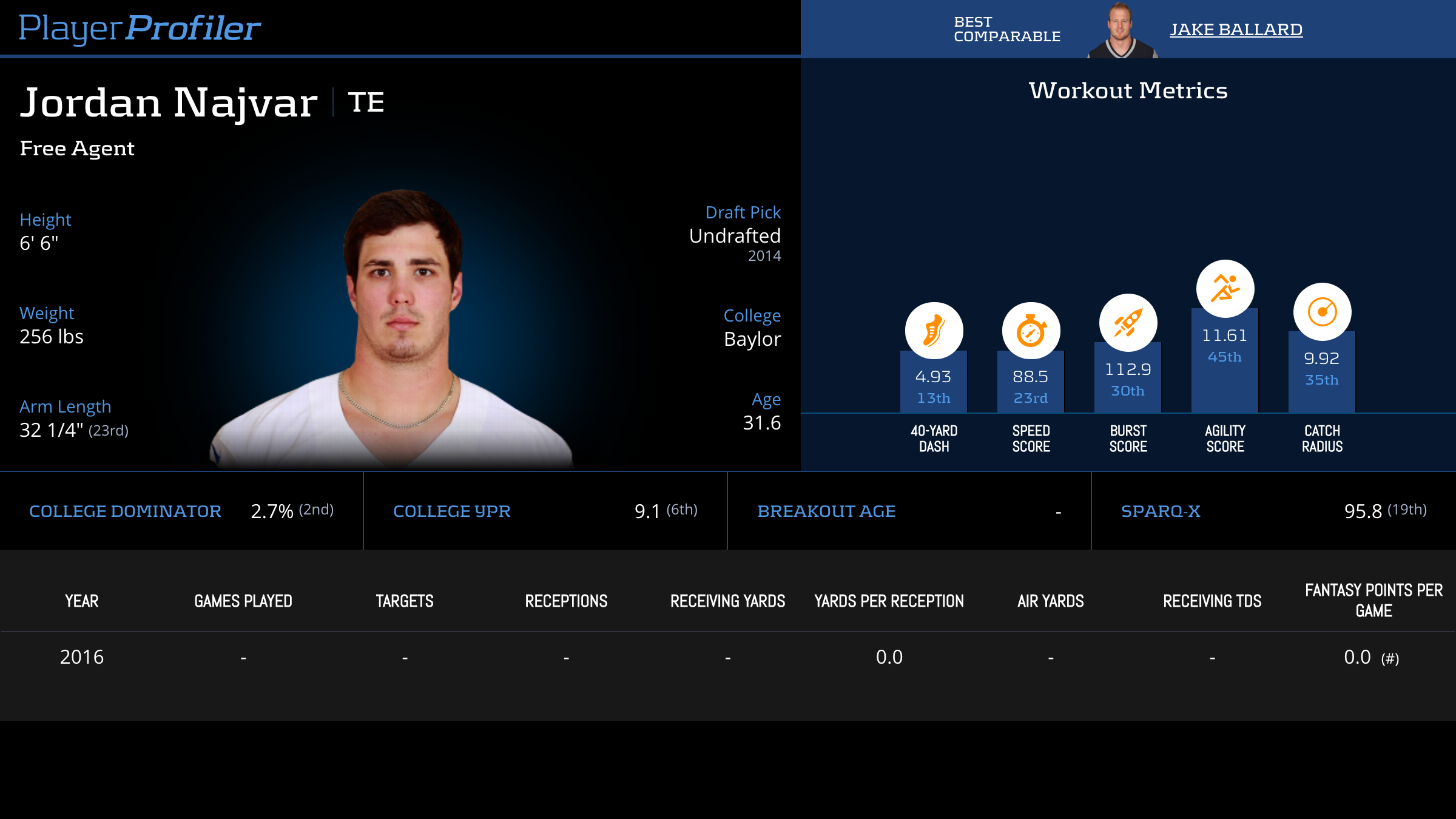The image size is (1456, 819).
Task: Open the PlayerProfiler logo home link
Action: tap(140, 28)
